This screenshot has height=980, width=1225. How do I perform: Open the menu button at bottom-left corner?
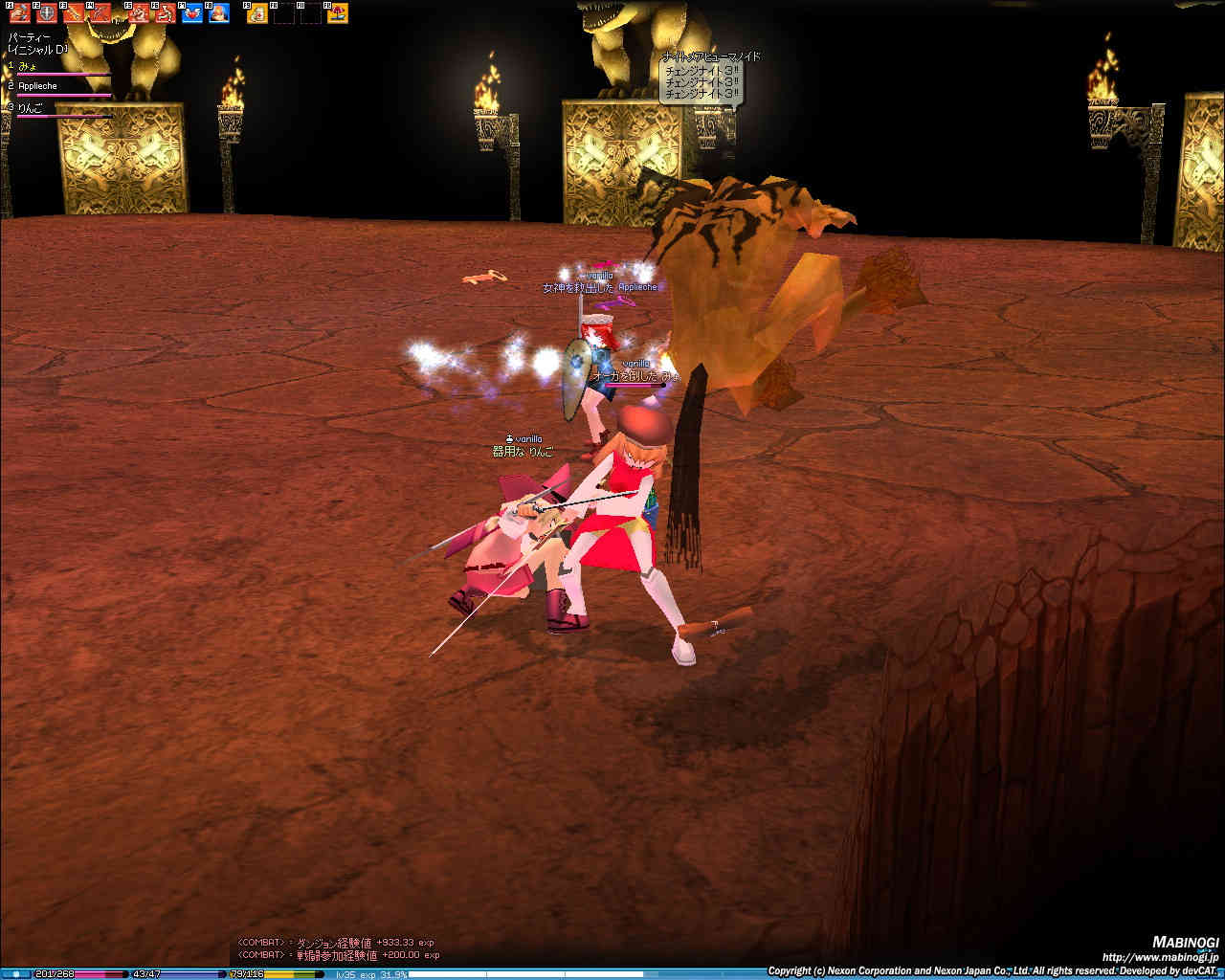15,973
